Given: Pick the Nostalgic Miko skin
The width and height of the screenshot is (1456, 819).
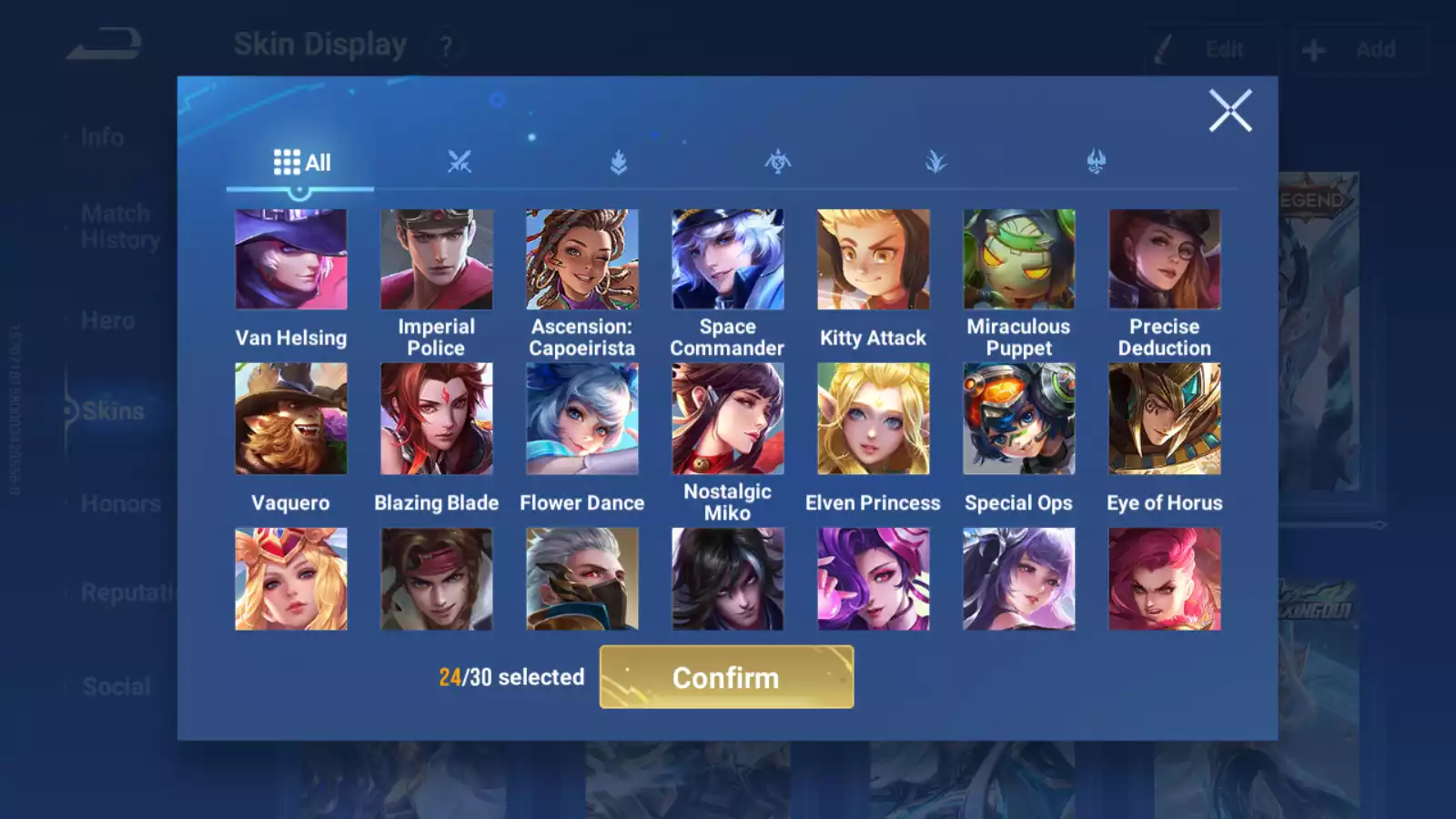Looking at the screenshot, I should [x=728, y=420].
